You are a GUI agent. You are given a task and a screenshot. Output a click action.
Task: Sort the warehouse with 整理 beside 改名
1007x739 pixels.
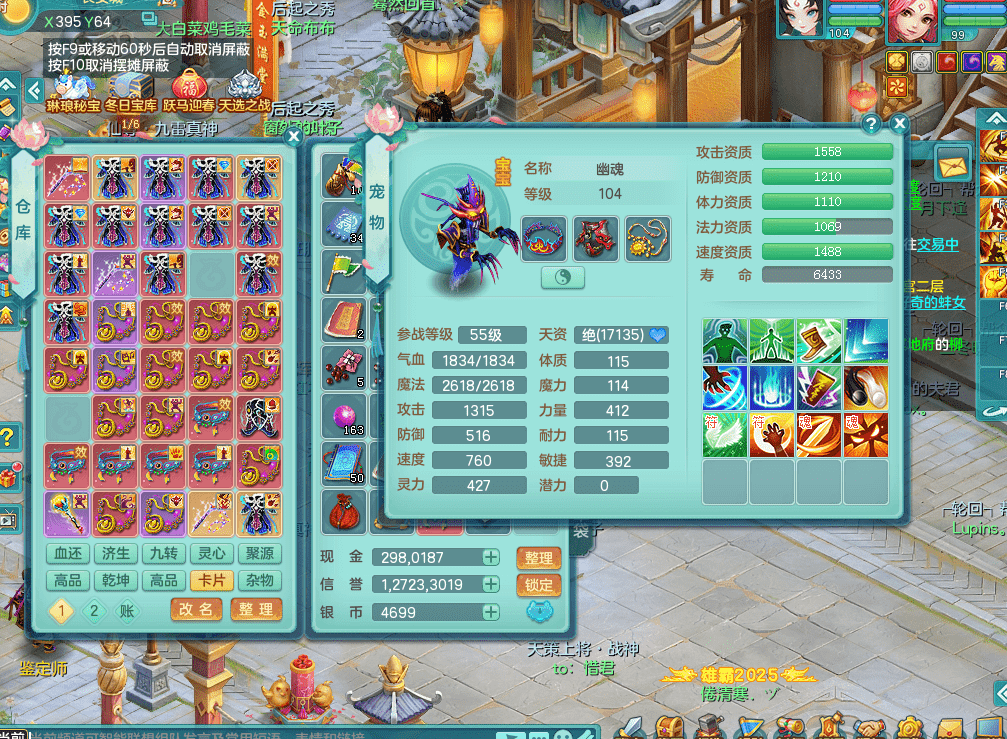(x=256, y=609)
